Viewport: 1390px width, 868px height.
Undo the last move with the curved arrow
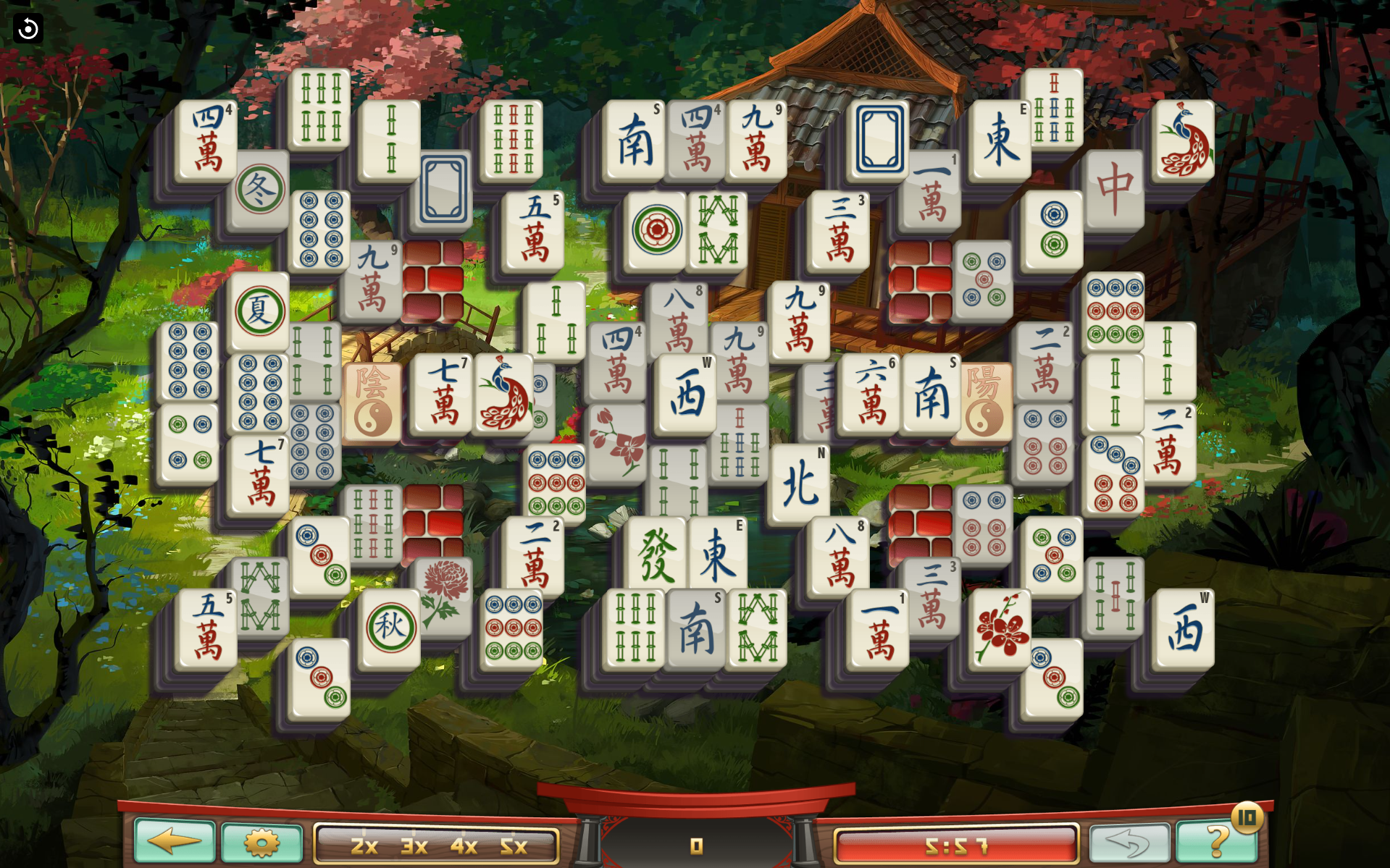(1129, 843)
